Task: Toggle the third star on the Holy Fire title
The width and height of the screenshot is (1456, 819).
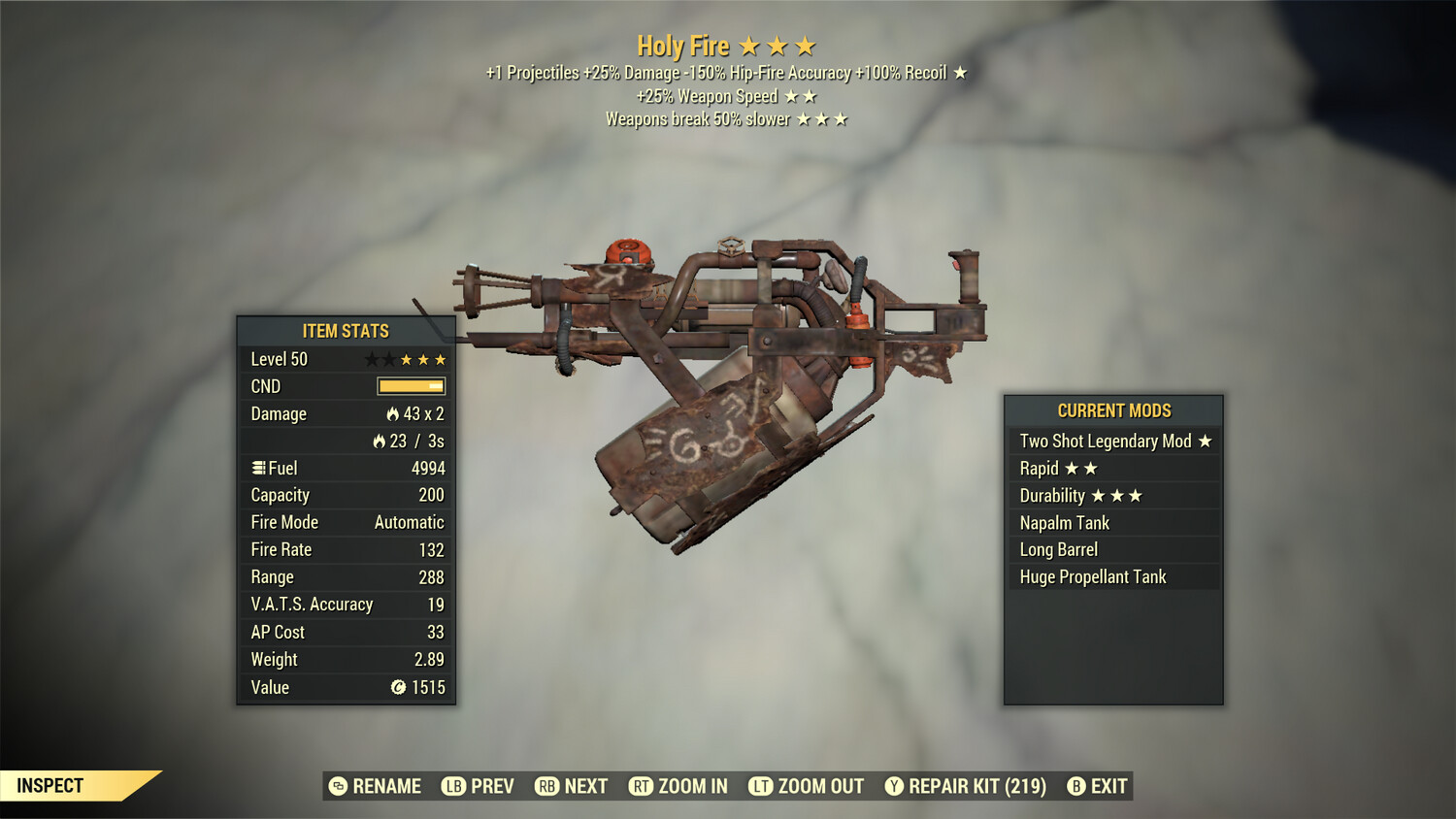Action: click(805, 45)
